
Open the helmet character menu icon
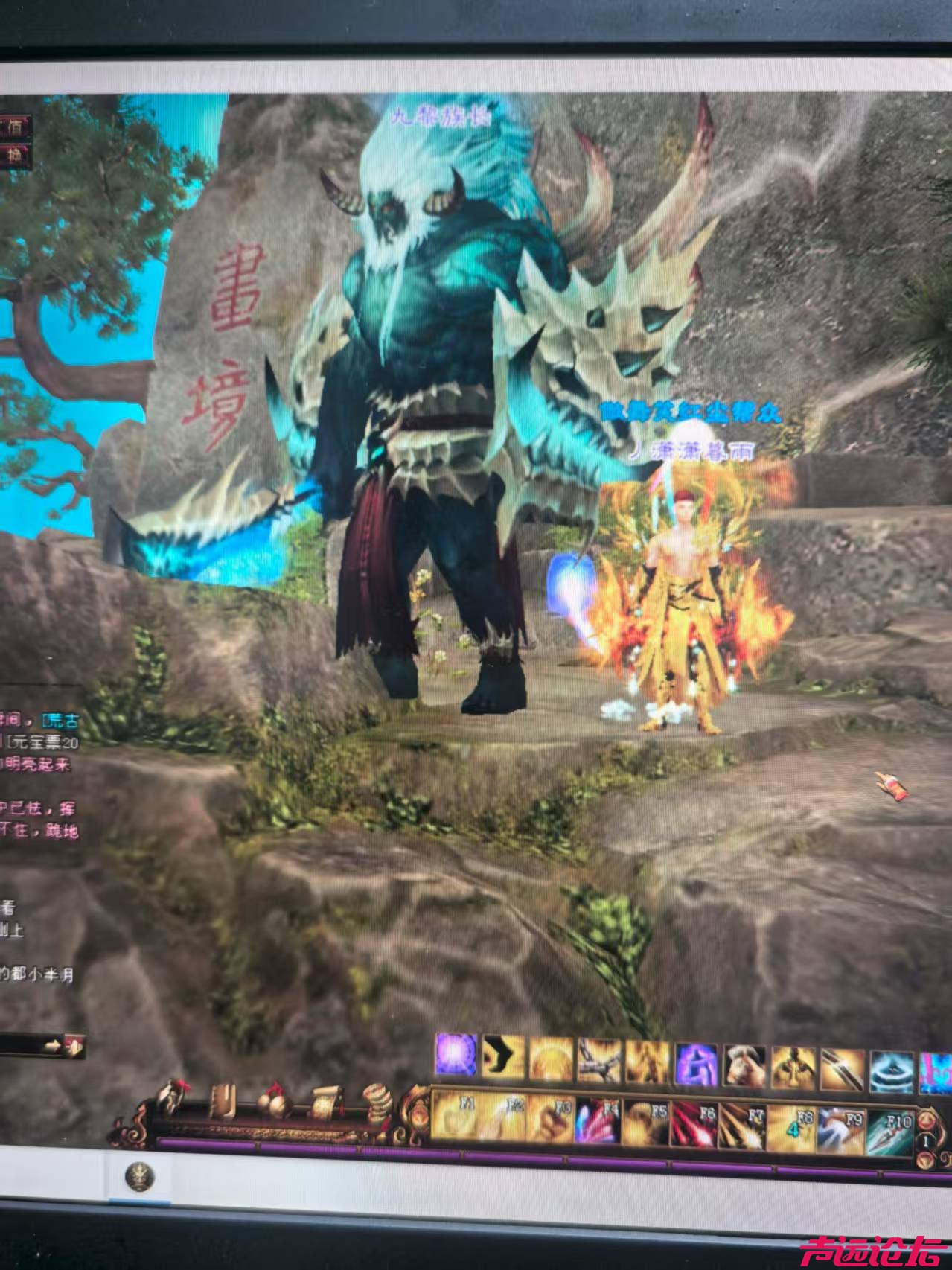(x=172, y=1097)
